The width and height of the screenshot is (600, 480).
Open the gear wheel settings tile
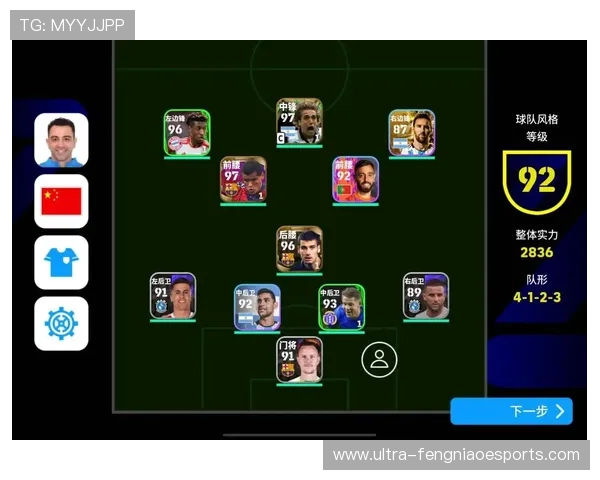pos(61,323)
